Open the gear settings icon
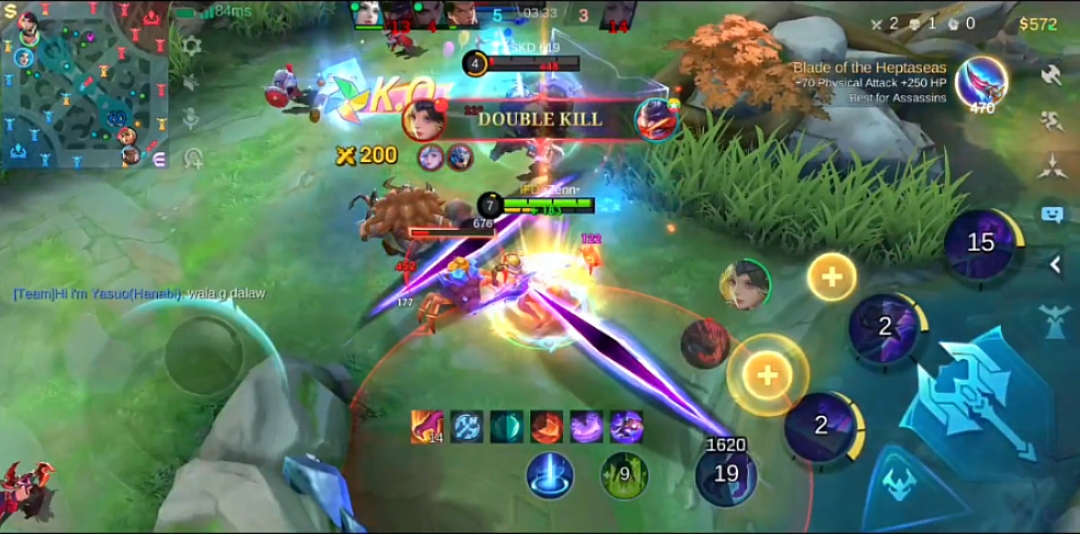 pyautogui.click(x=192, y=46)
